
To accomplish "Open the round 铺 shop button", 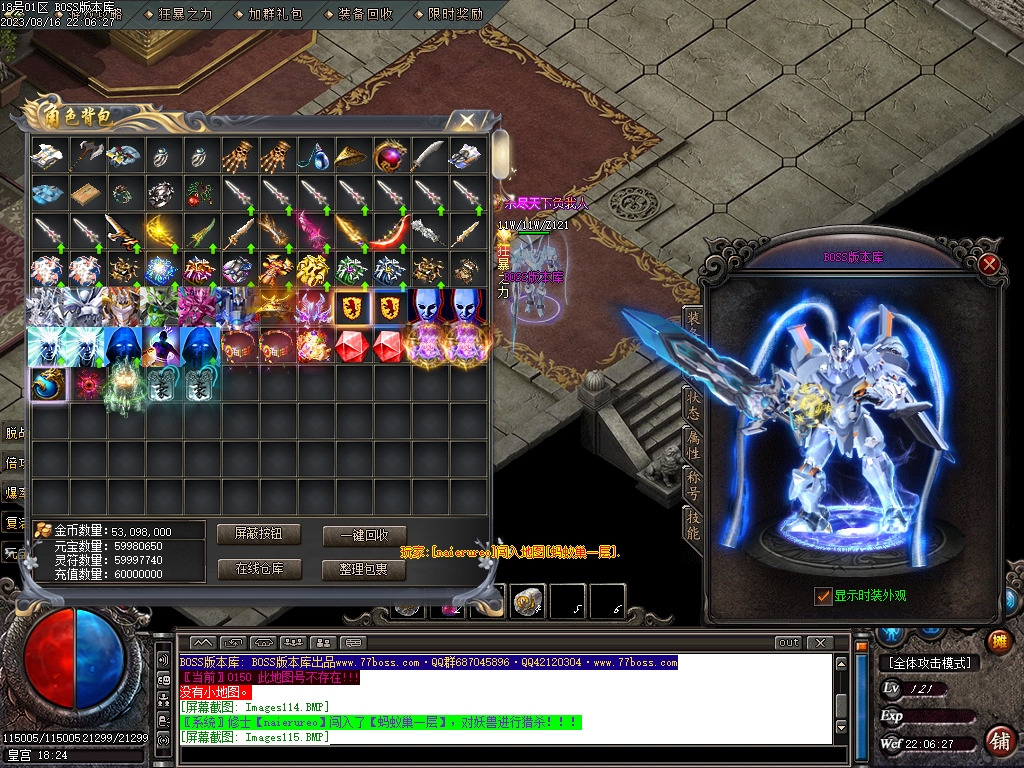I will (x=998, y=740).
